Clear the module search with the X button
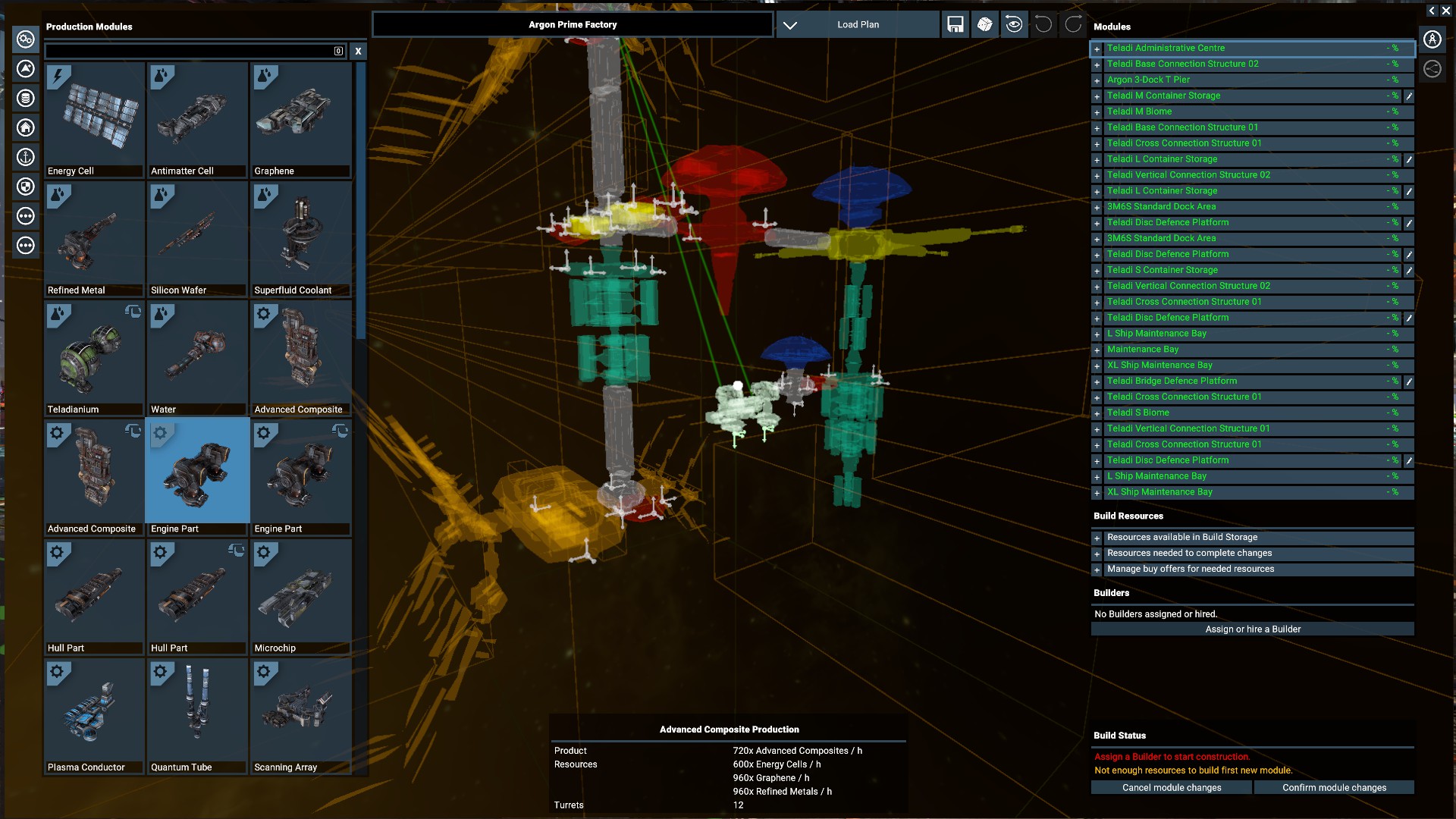 coord(358,51)
